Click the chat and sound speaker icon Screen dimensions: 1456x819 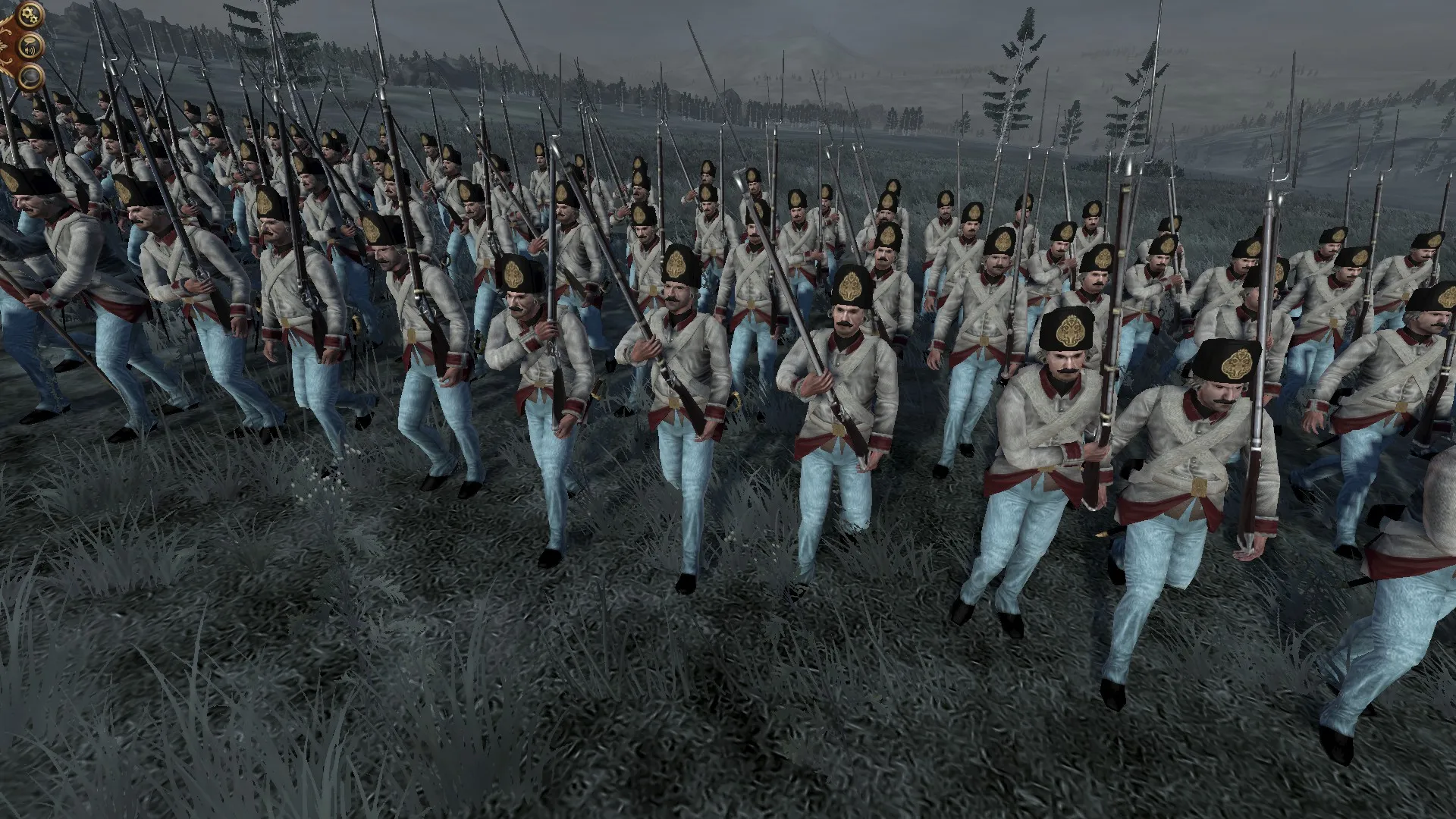(x=31, y=45)
